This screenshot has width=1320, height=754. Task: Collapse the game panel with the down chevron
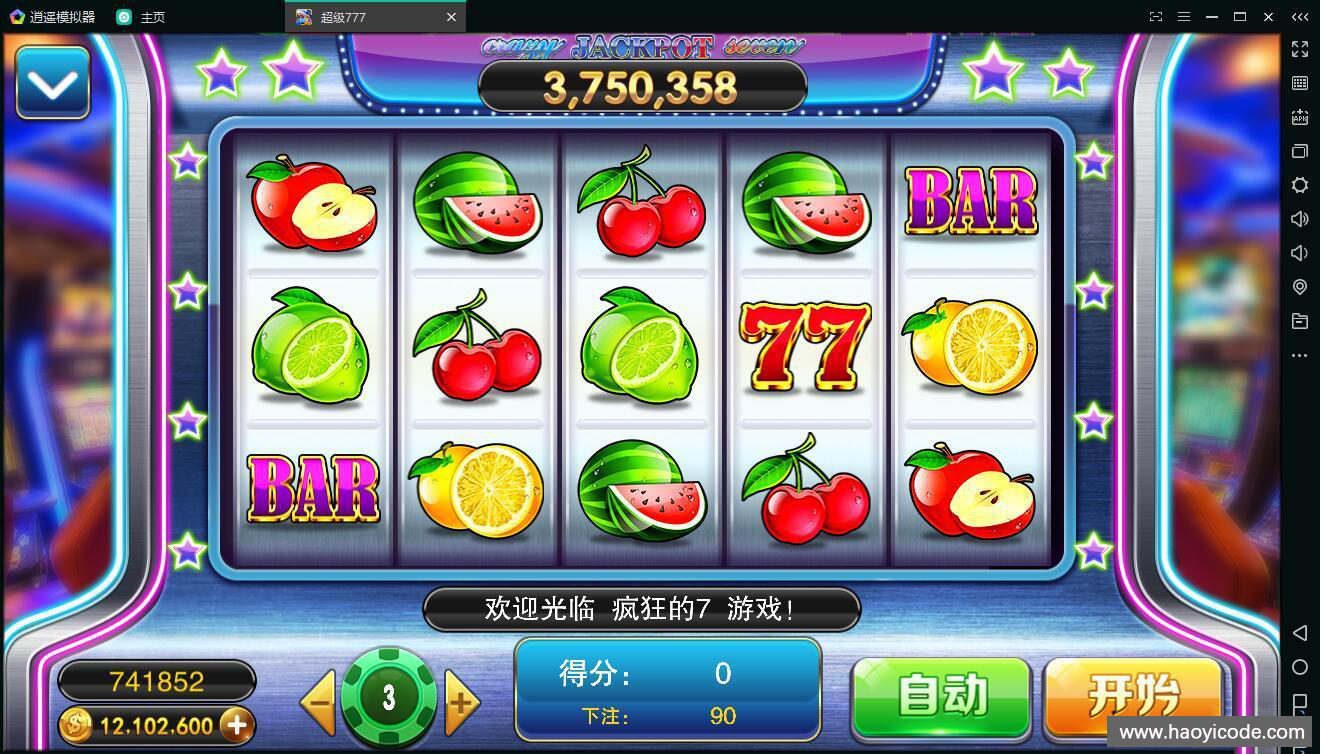click(x=52, y=80)
